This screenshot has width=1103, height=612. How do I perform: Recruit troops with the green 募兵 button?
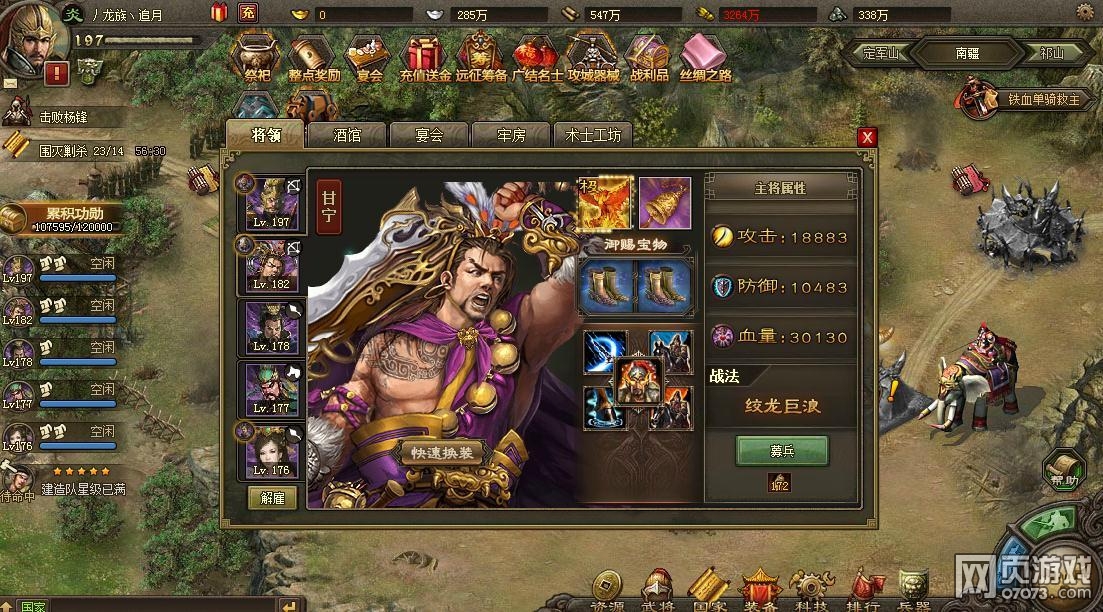pyautogui.click(x=782, y=451)
